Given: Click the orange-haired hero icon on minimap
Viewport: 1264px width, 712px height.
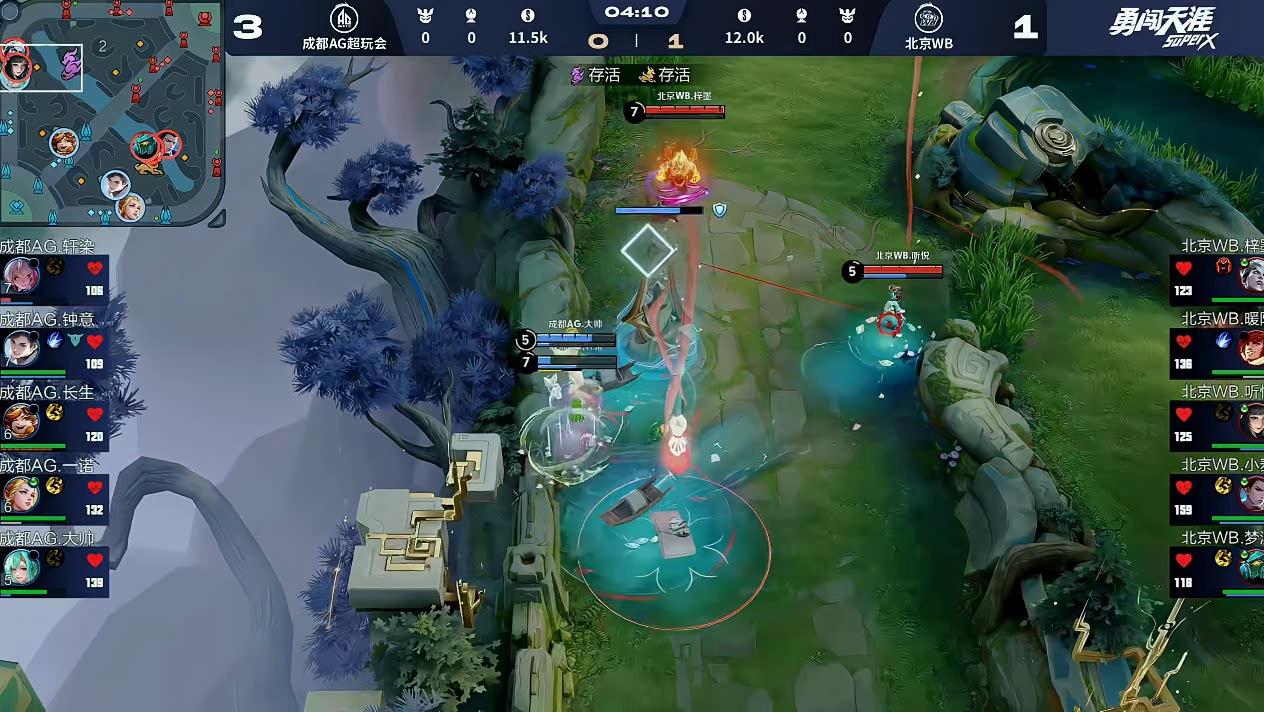Looking at the screenshot, I should 64,143.
